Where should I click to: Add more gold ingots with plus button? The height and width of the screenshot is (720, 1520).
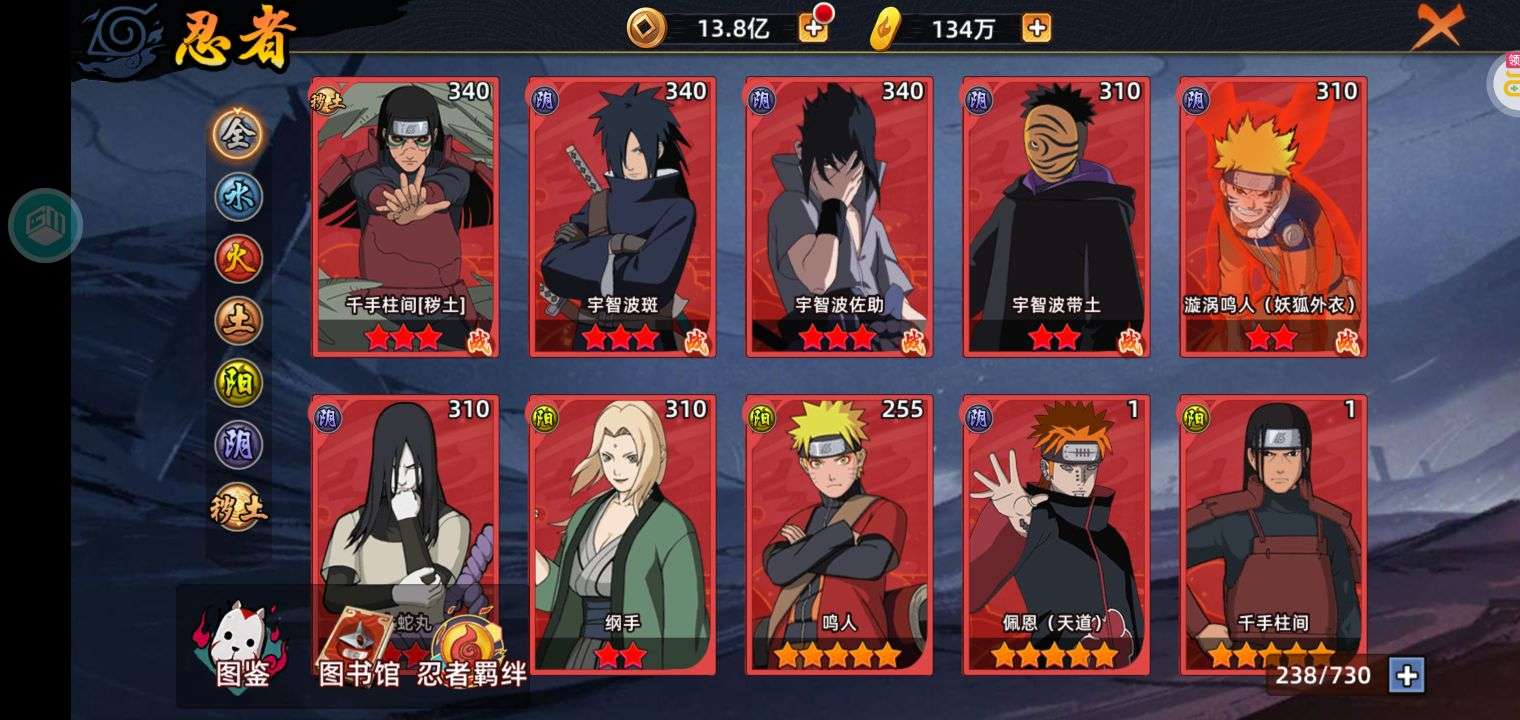click(1036, 28)
